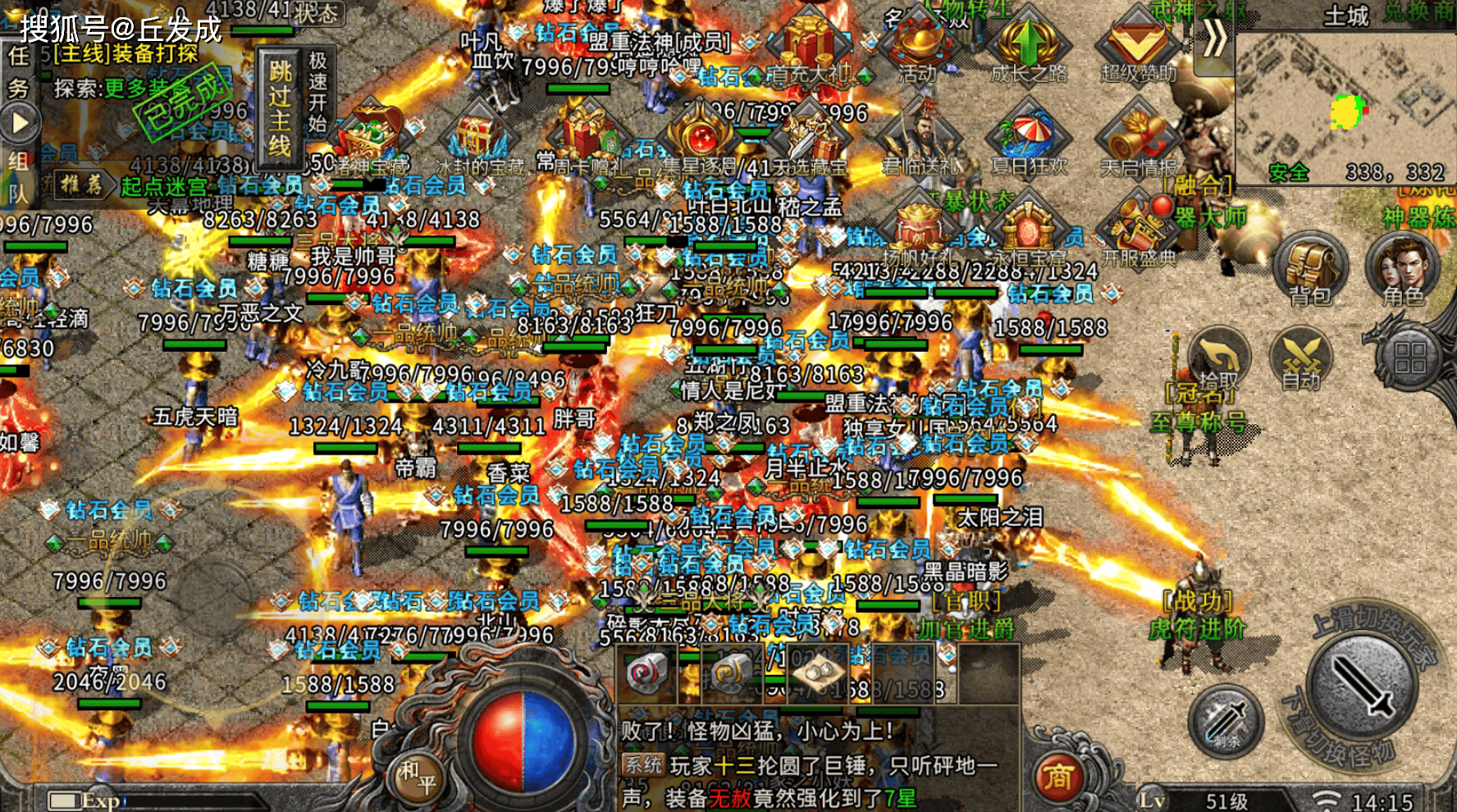
Task: Toggle 自动 auto-combat
Action: coord(1300,361)
